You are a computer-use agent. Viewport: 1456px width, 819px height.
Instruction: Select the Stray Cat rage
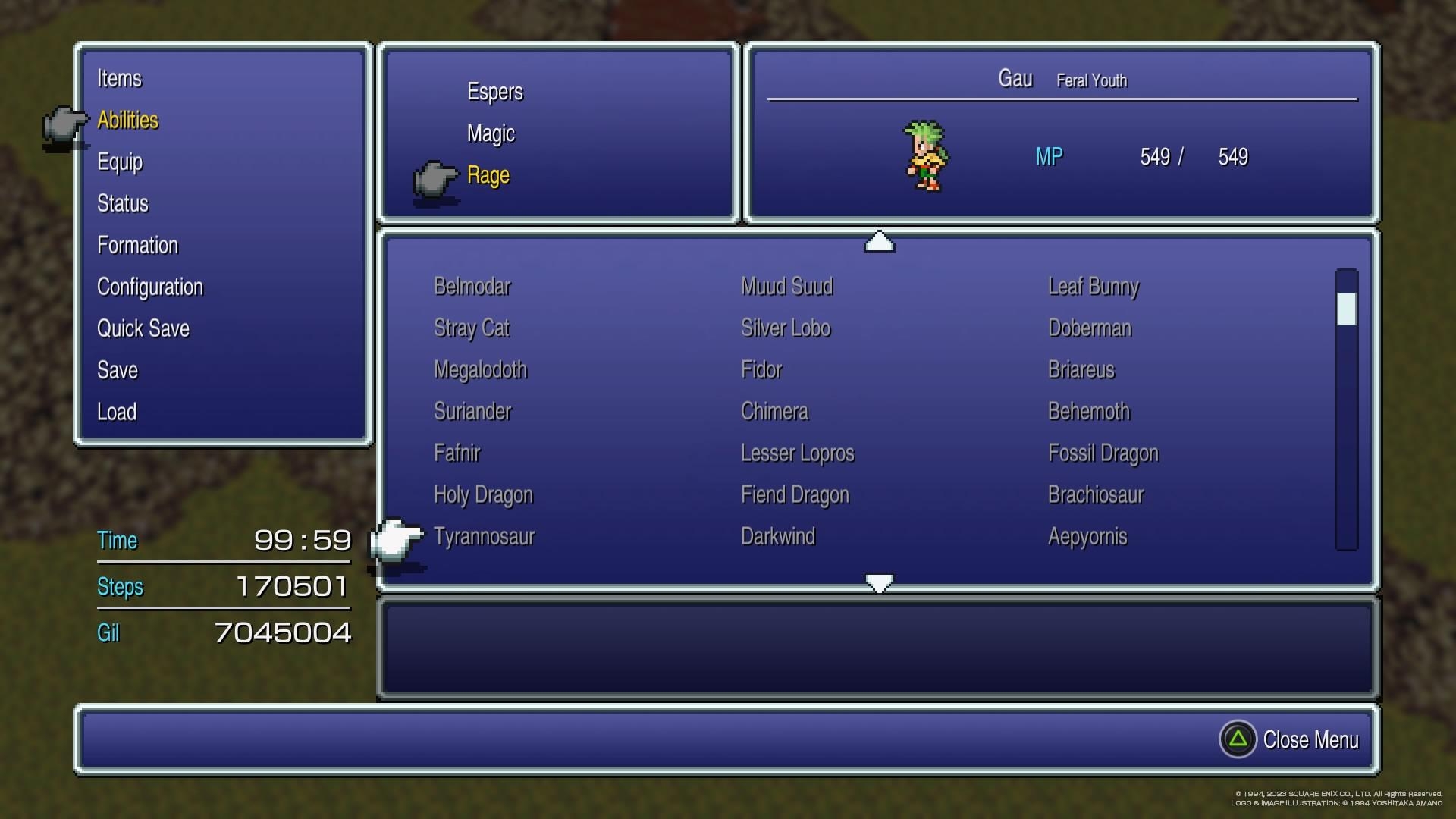tap(471, 328)
